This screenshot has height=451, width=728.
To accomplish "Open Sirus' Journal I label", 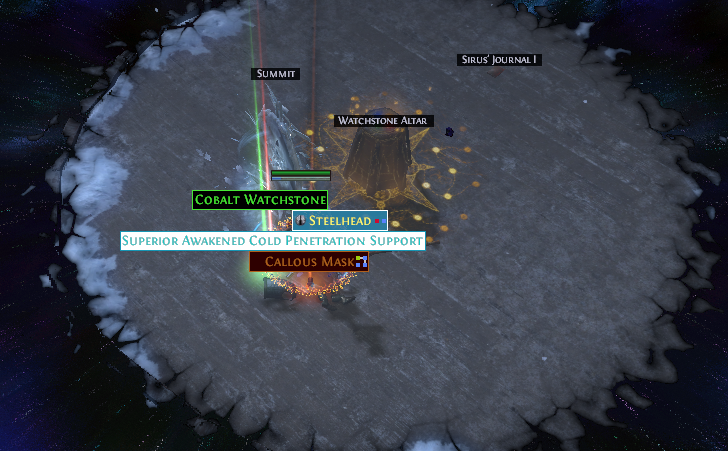I will coord(500,60).
